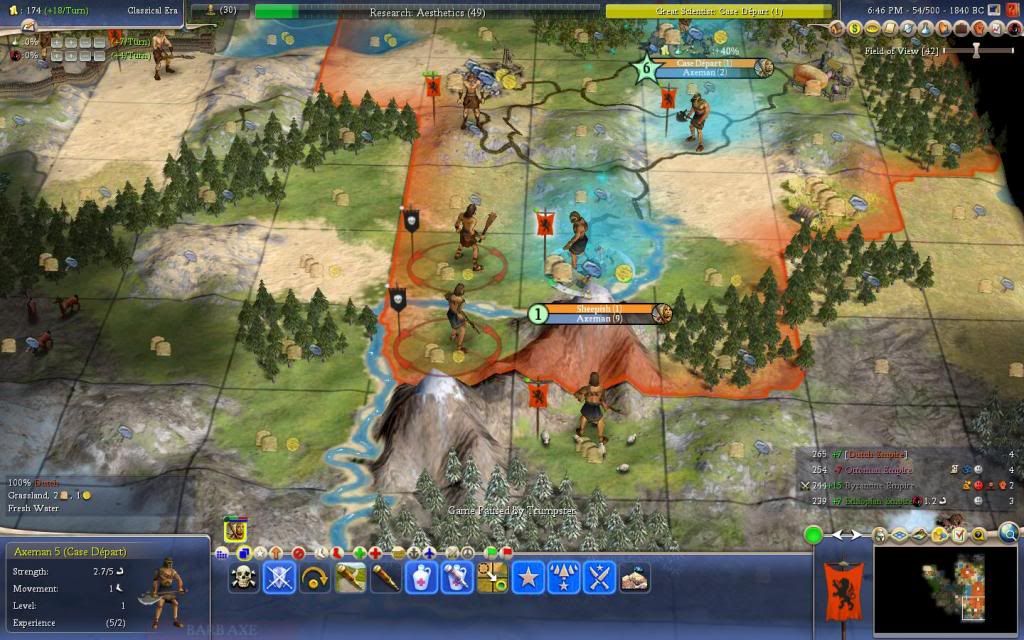Viewport: 1024px width, 640px height.
Task: Activate the heal action with the medicine jug
Action: point(421,578)
